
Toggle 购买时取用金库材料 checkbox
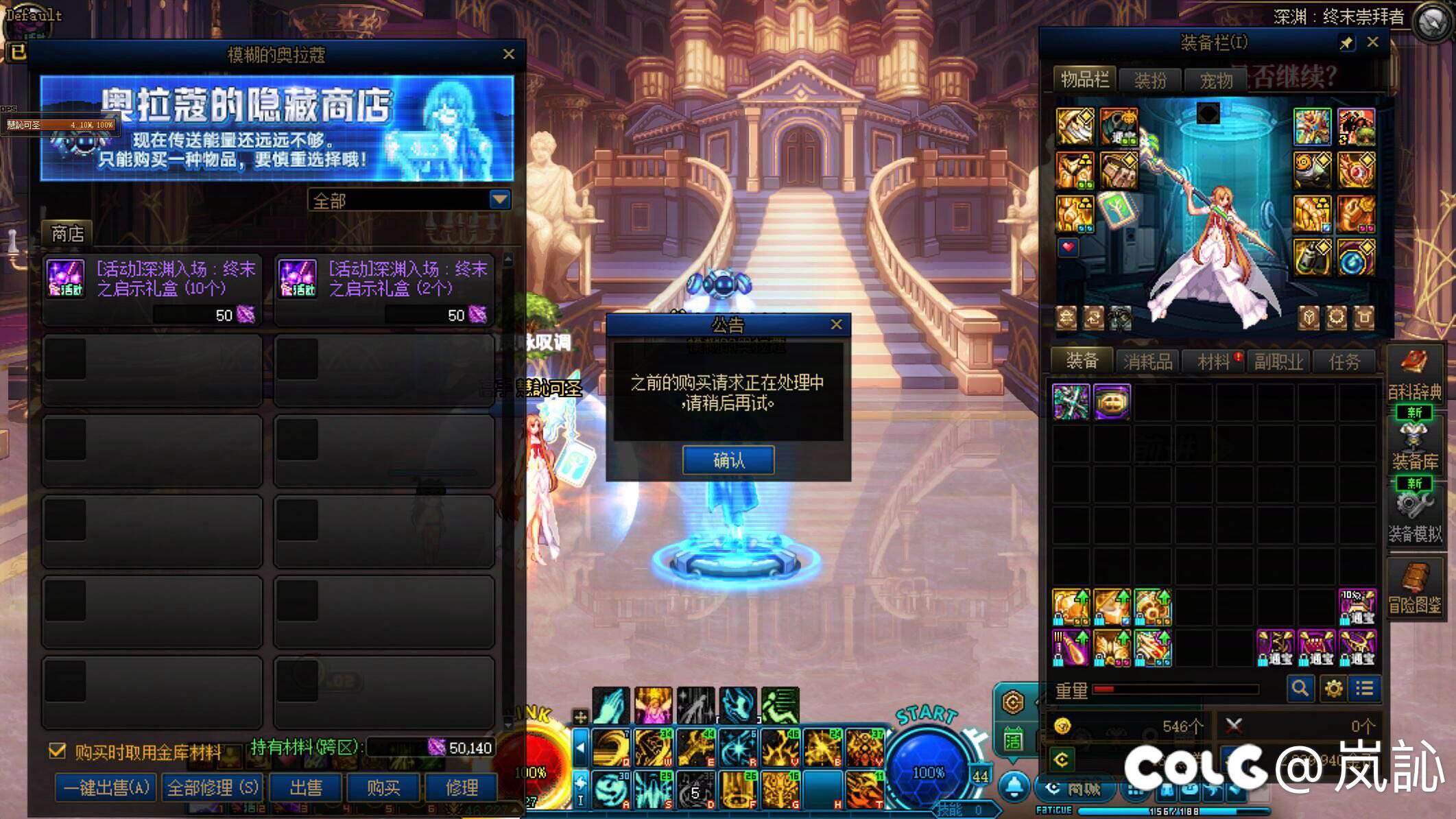coord(58,751)
